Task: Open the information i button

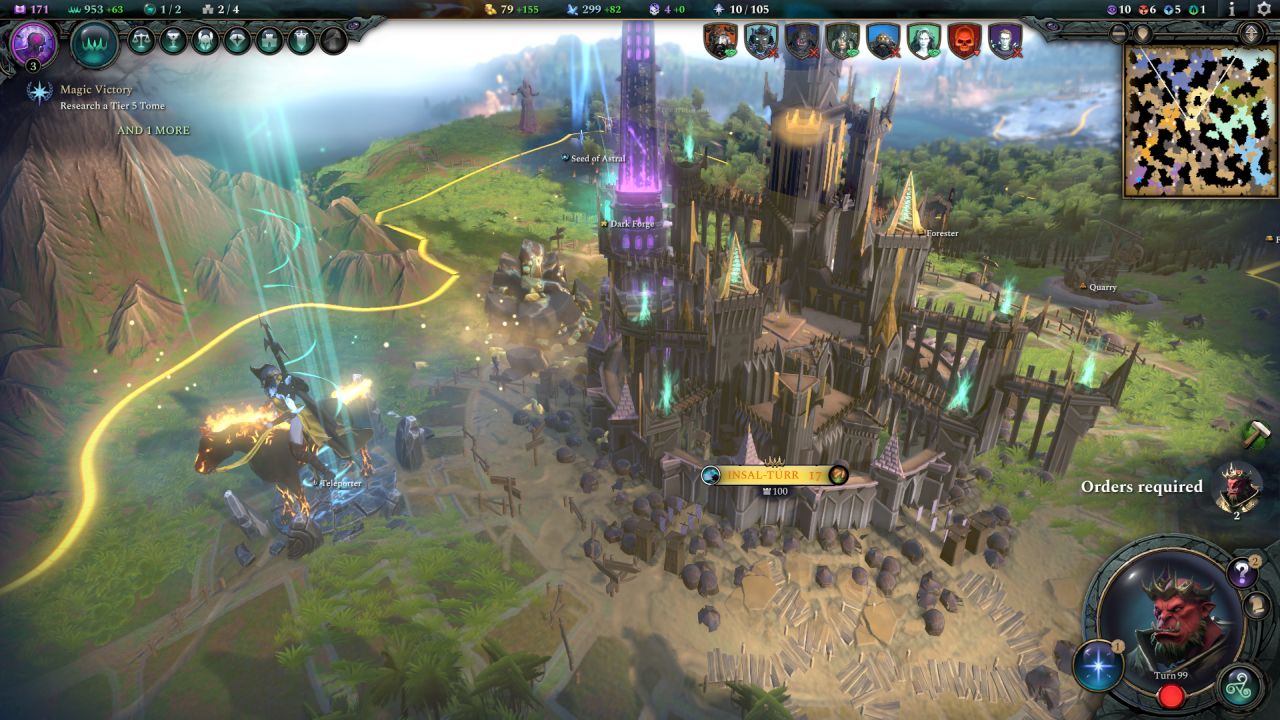Action: point(1232,9)
